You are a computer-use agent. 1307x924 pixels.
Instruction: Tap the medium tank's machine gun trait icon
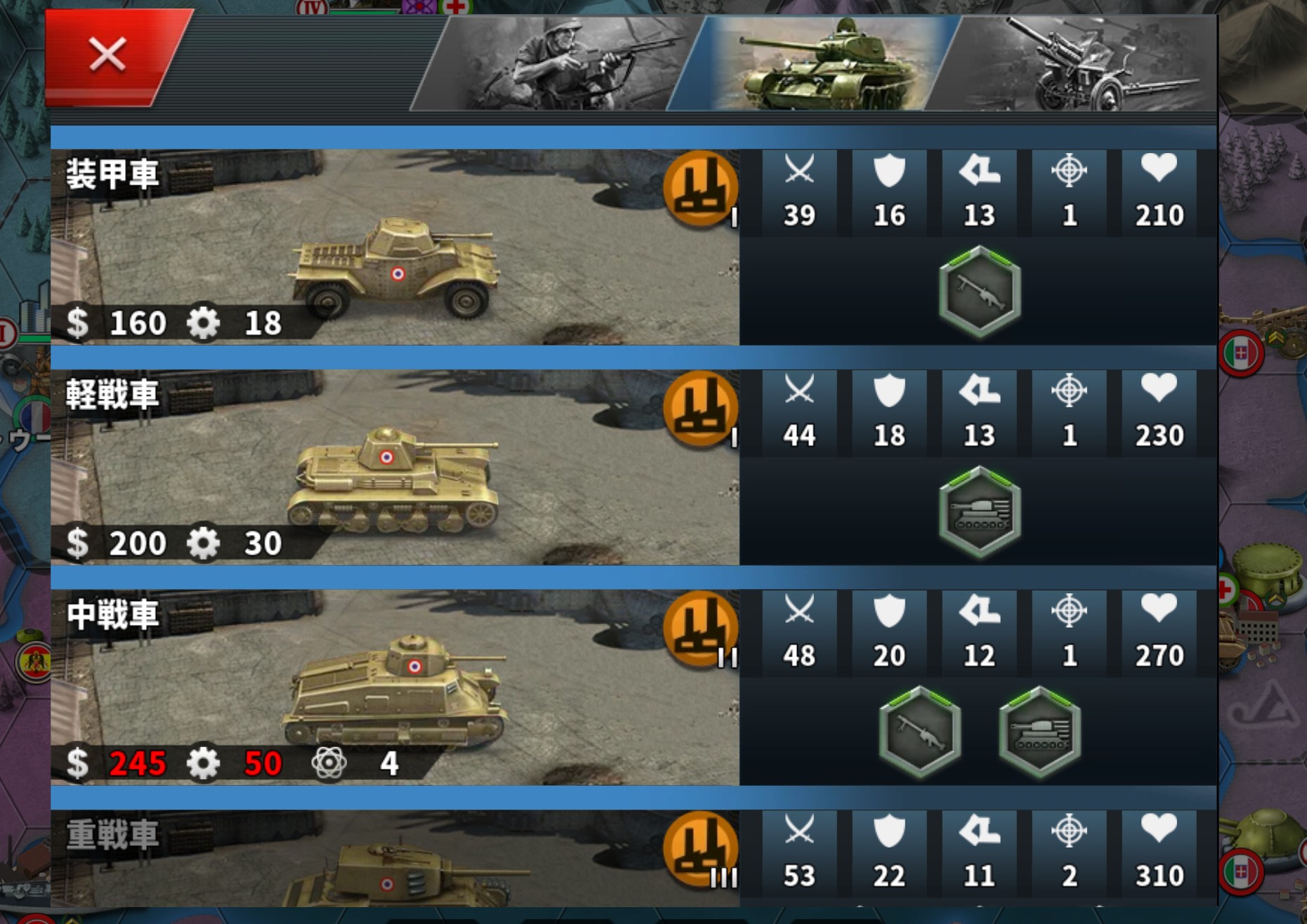(919, 732)
